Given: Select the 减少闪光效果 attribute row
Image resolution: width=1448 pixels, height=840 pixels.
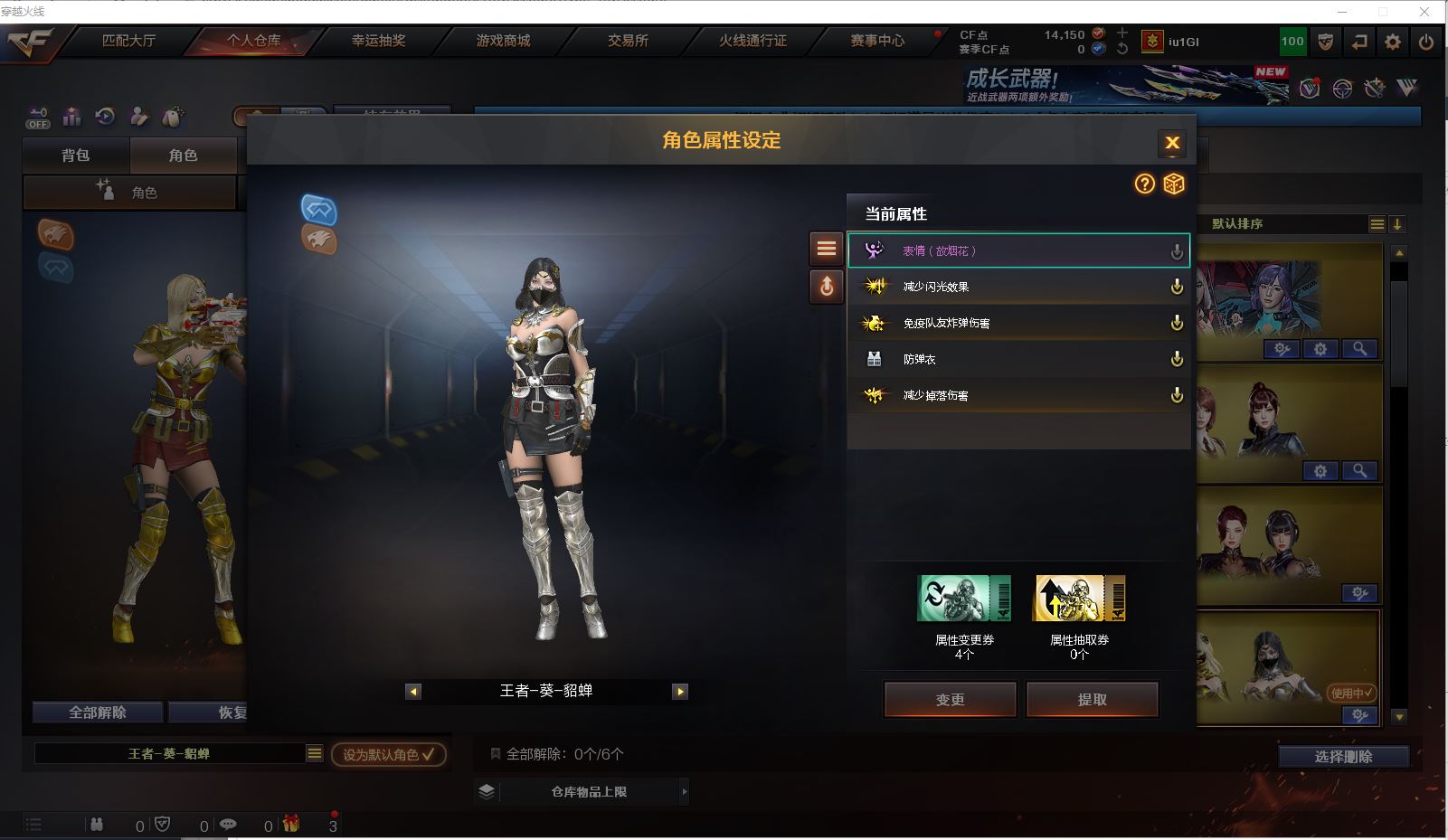Looking at the screenshot, I should coord(1017,287).
